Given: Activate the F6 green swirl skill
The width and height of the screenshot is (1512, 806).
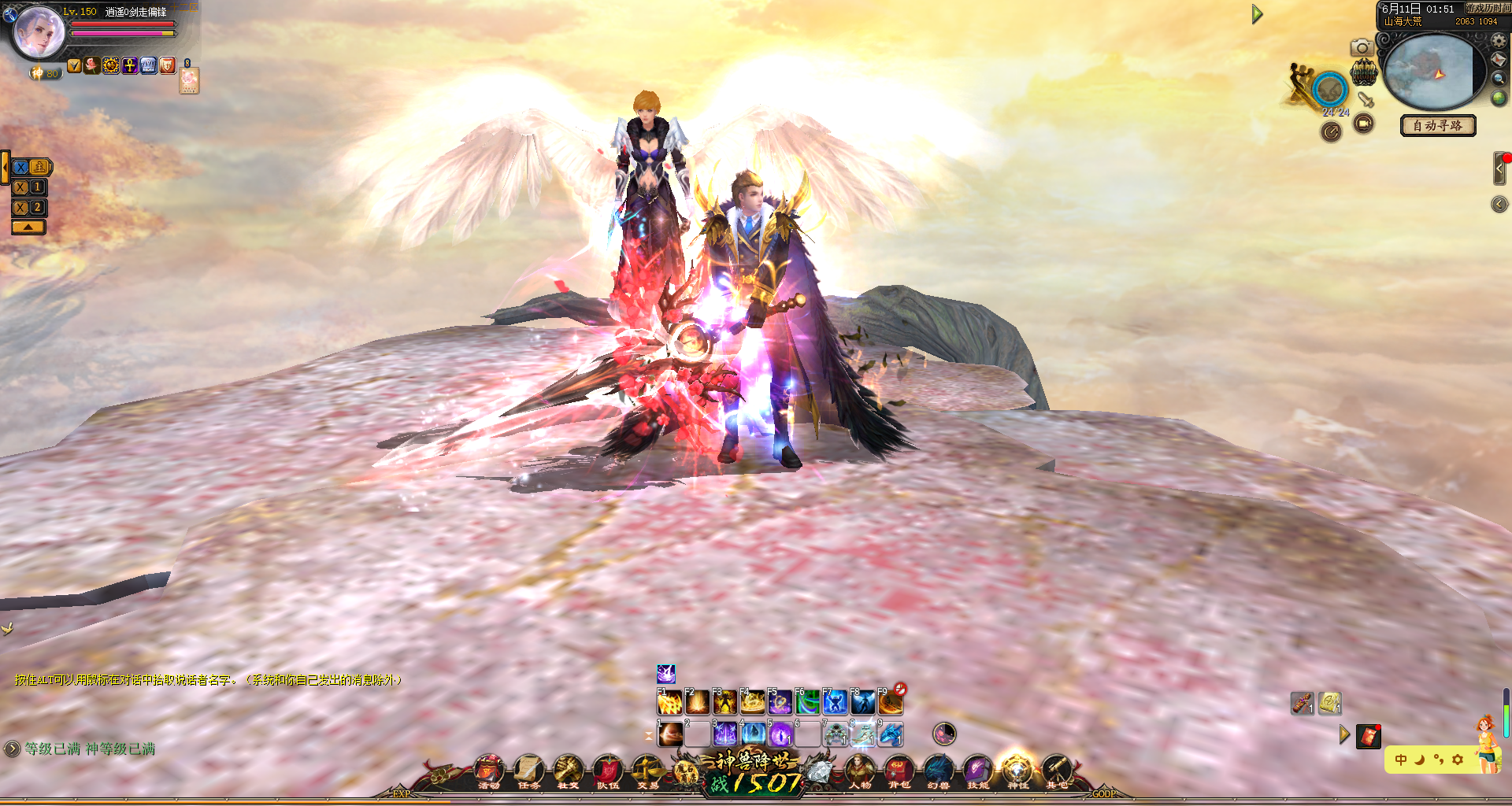Looking at the screenshot, I should pyautogui.click(x=807, y=701).
